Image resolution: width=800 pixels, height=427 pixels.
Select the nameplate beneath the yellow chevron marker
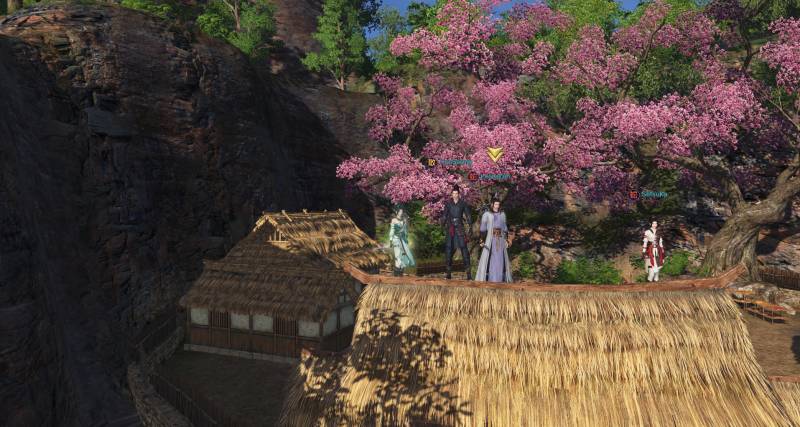493,176
